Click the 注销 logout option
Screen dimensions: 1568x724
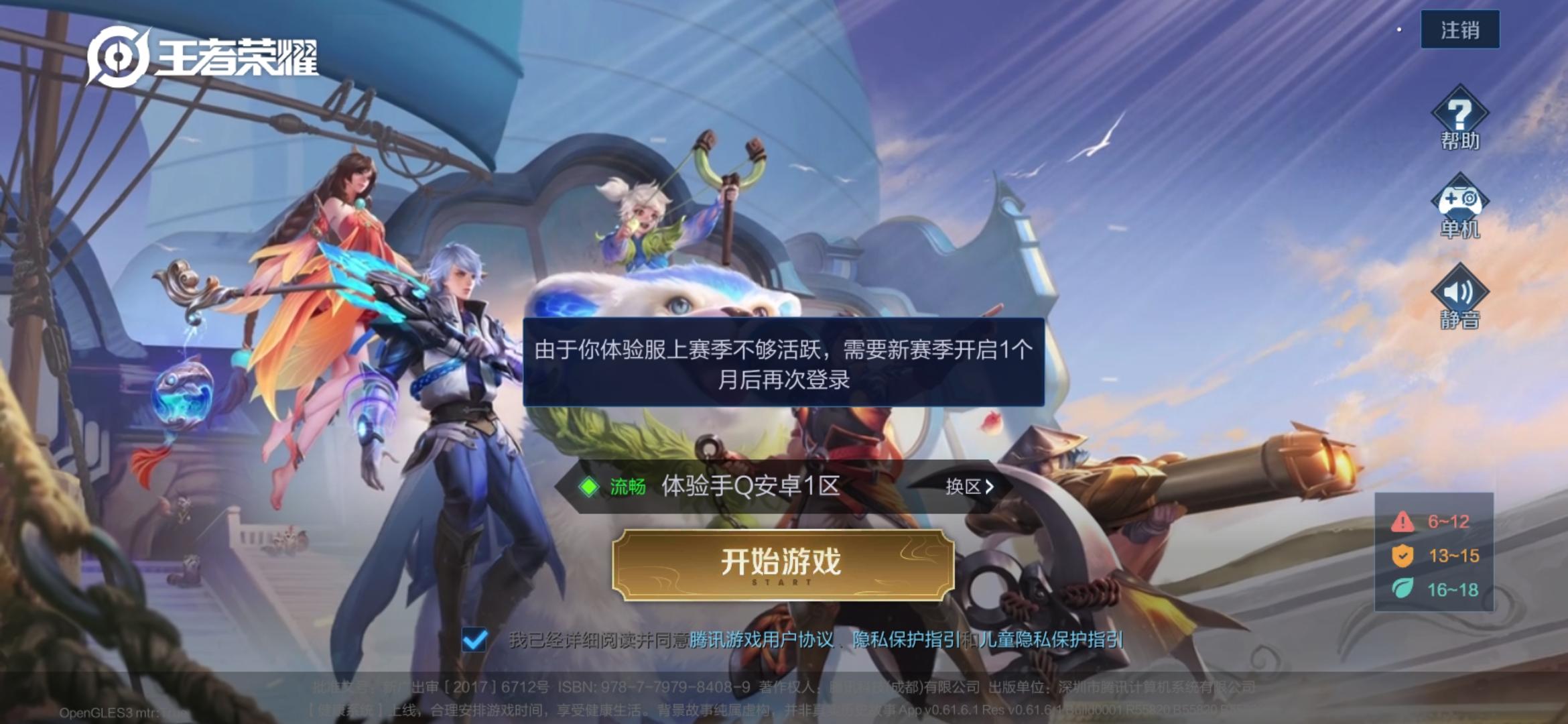(1459, 29)
